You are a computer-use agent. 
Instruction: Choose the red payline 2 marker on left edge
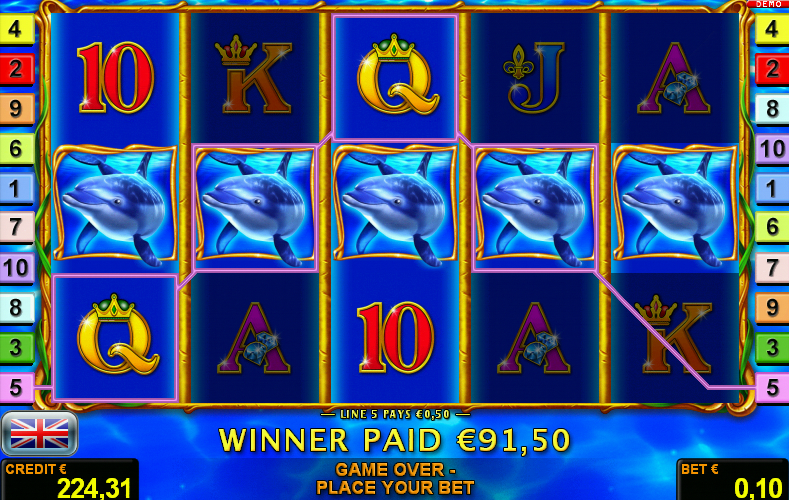coord(17,69)
